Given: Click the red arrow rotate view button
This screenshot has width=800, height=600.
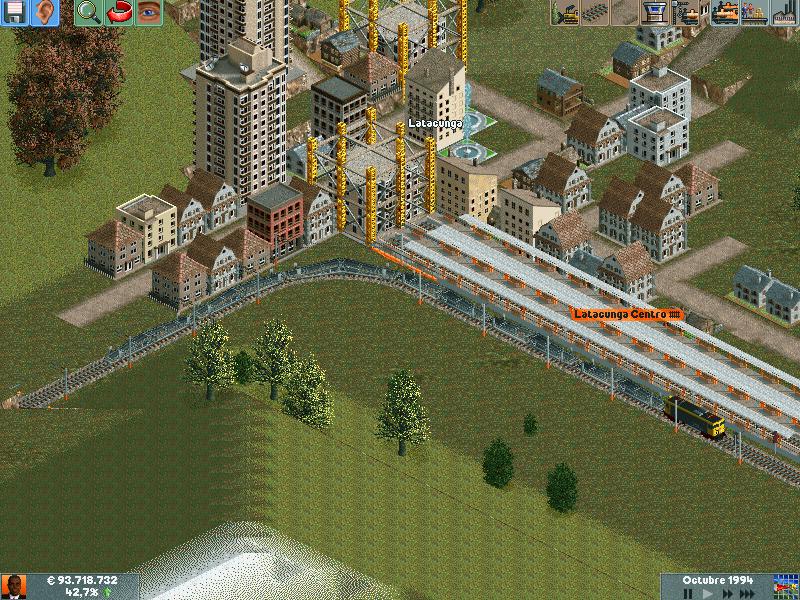Looking at the screenshot, I should (x=119, y=13).
